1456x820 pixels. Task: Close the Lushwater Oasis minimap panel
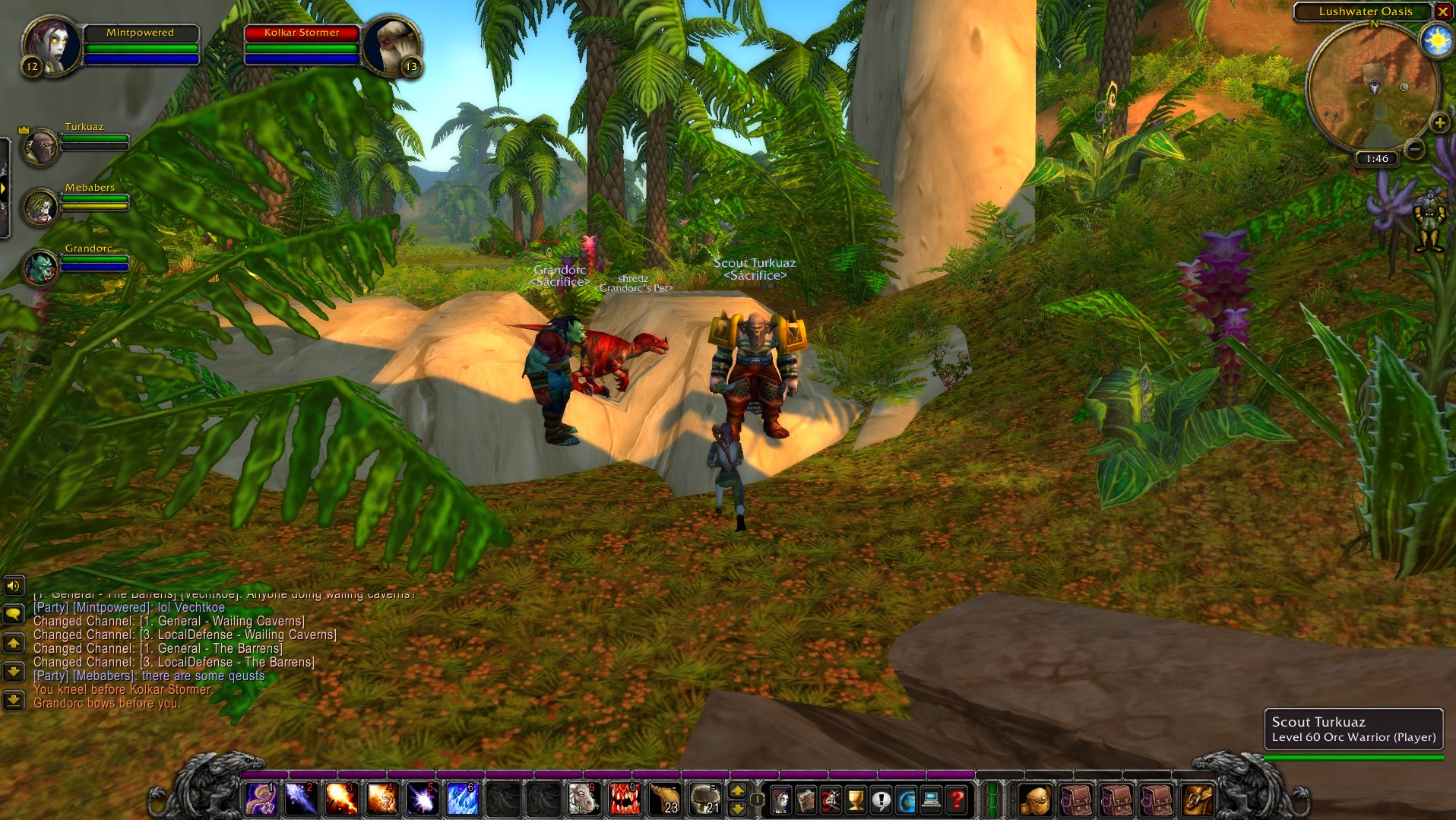(1442, 11)
